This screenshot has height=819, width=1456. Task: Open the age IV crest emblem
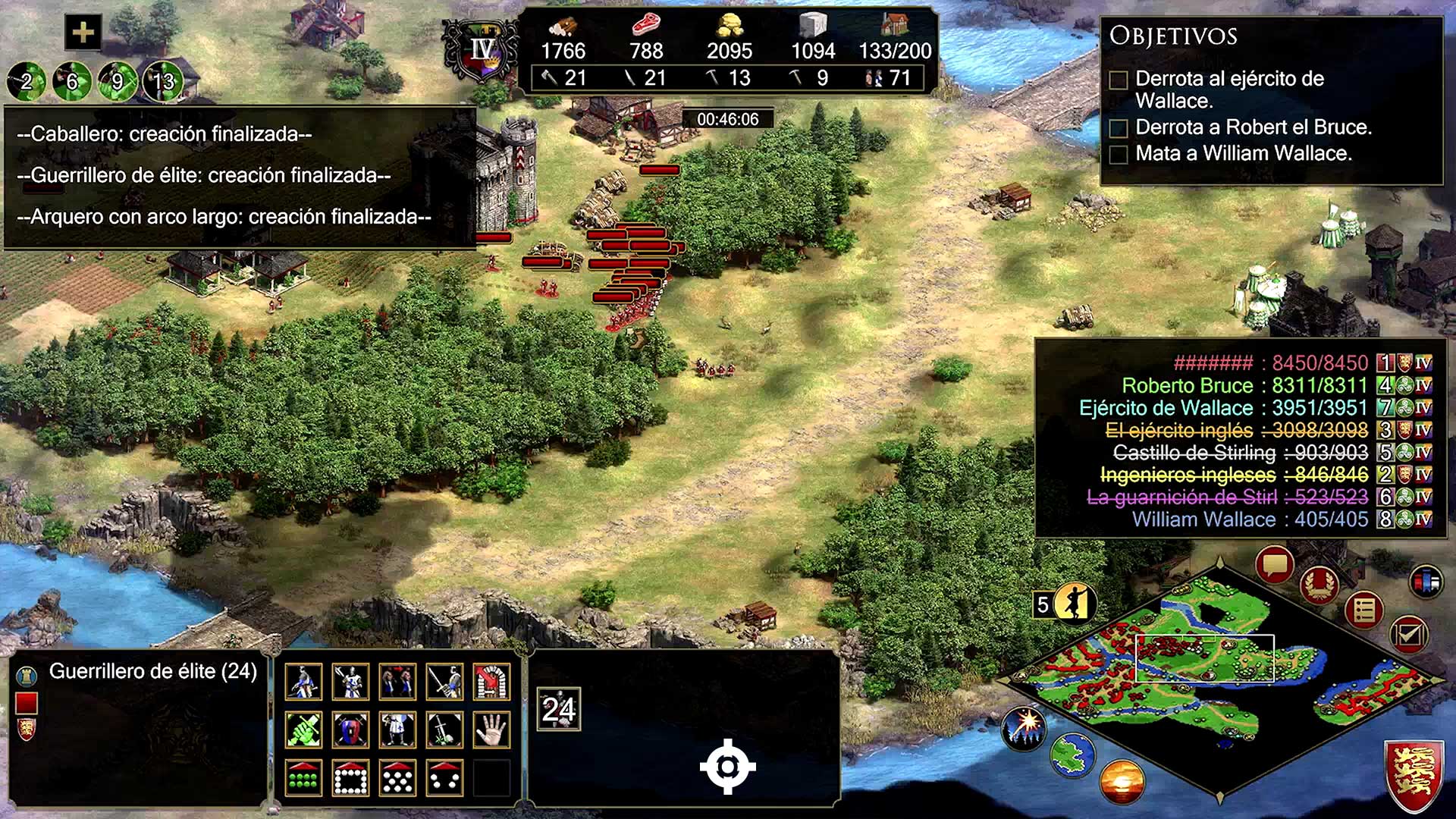pos(481,52)
